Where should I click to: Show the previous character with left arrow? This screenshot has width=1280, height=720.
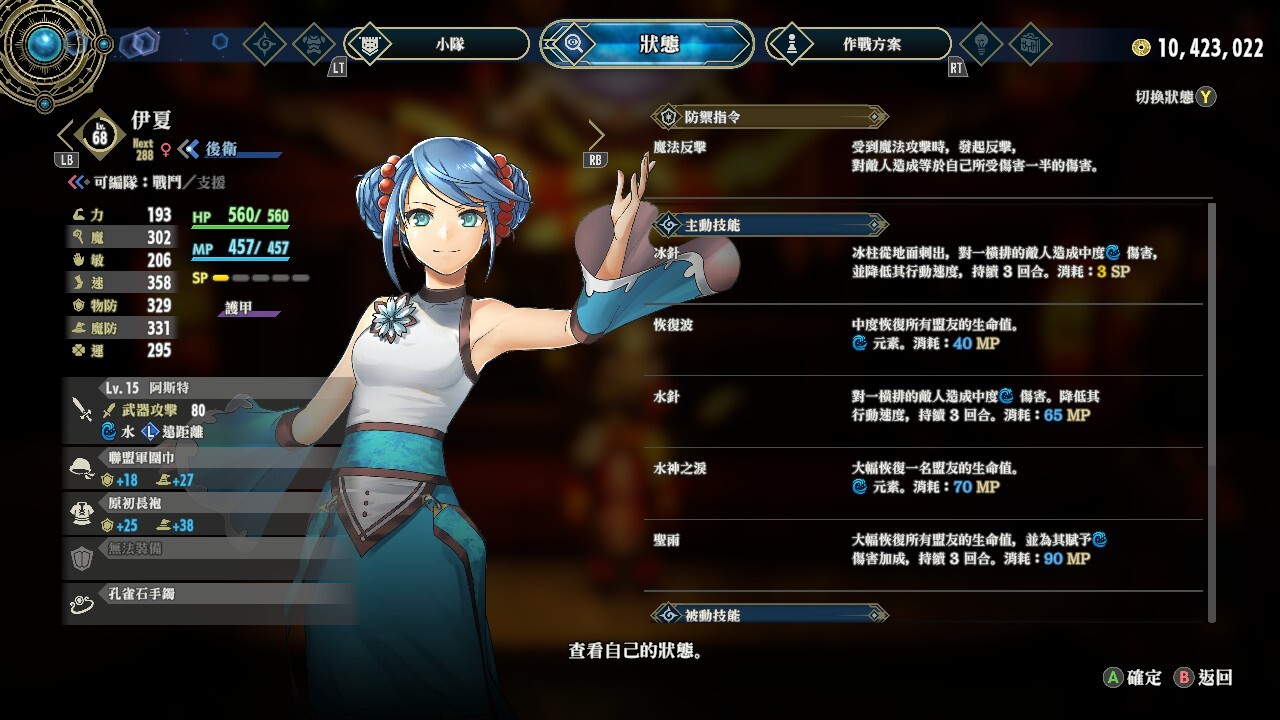67,135
